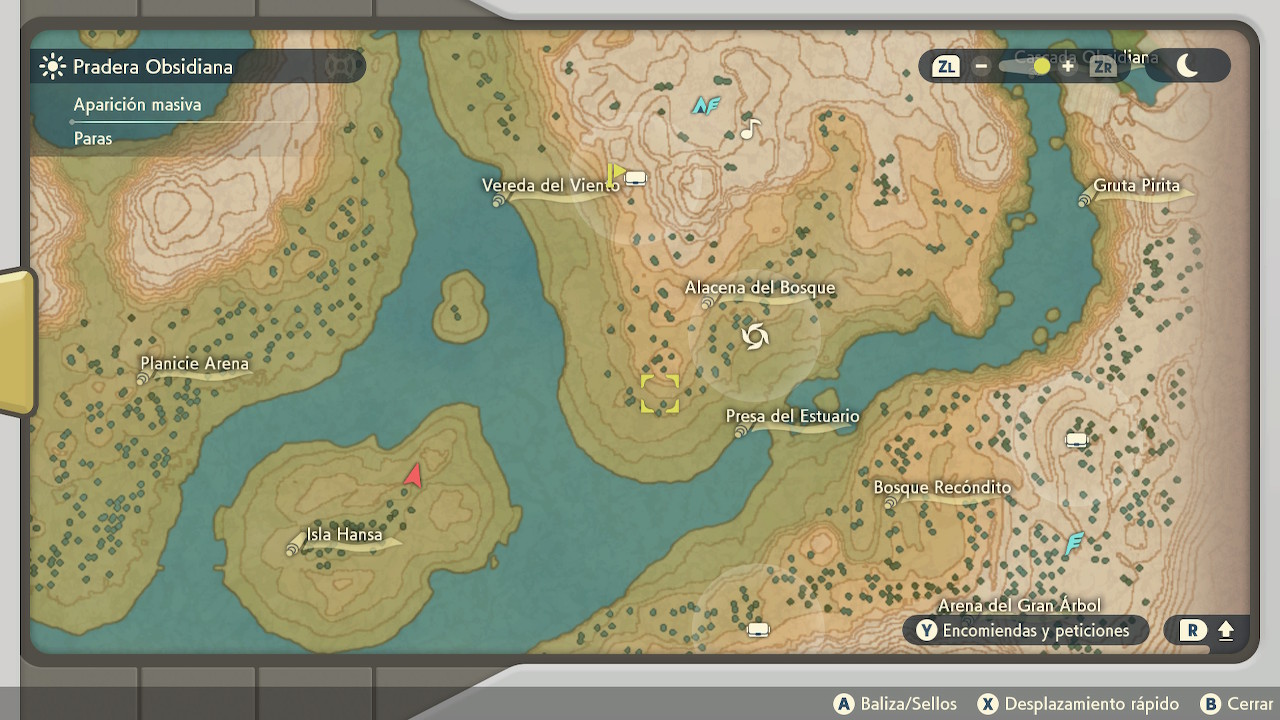Select the mass outbreak swirl icon
This screenshot has height=720, width=1280.
click(x=755, y=337)
